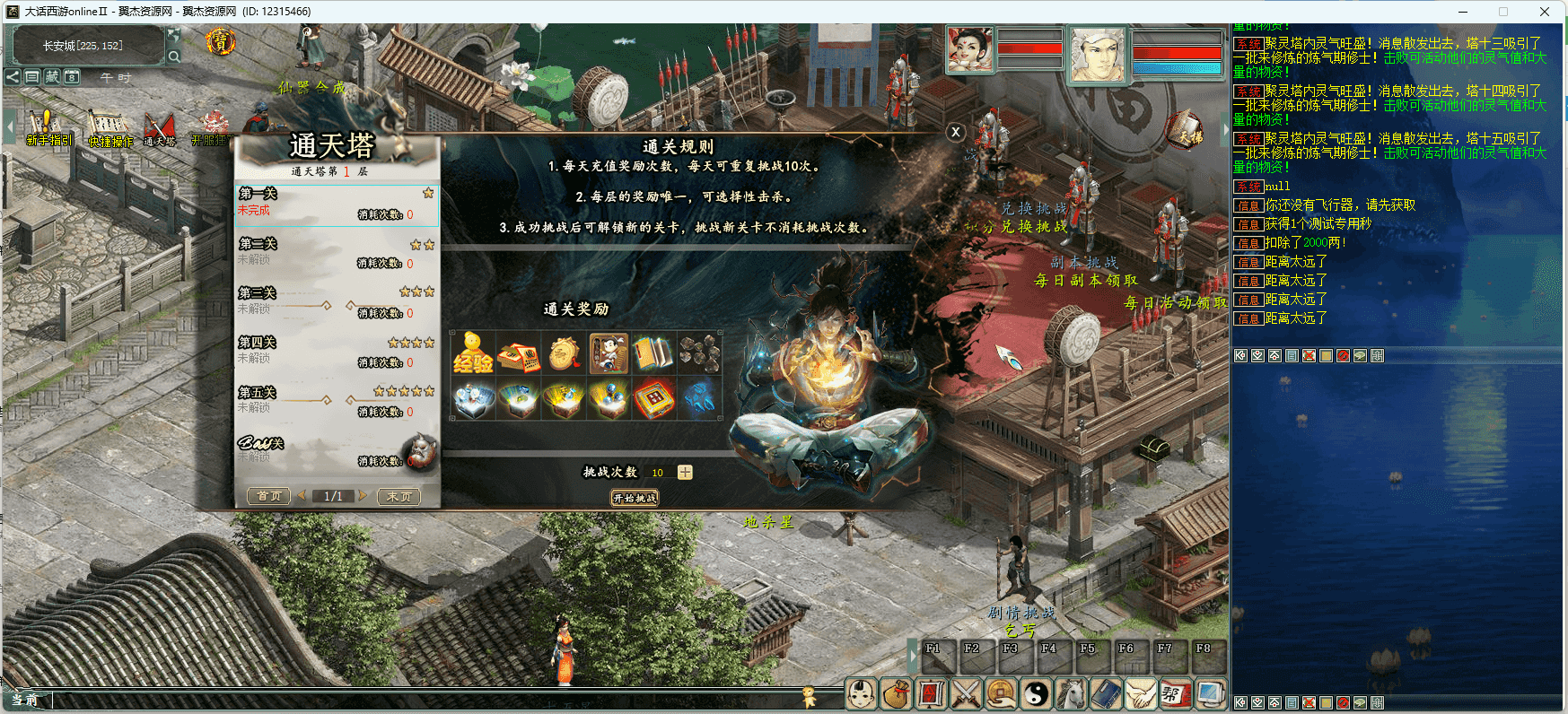This screenshot has height=714, width=1568.
Task: Increase challenge count with the plus button
Action: tap(685, 473)
